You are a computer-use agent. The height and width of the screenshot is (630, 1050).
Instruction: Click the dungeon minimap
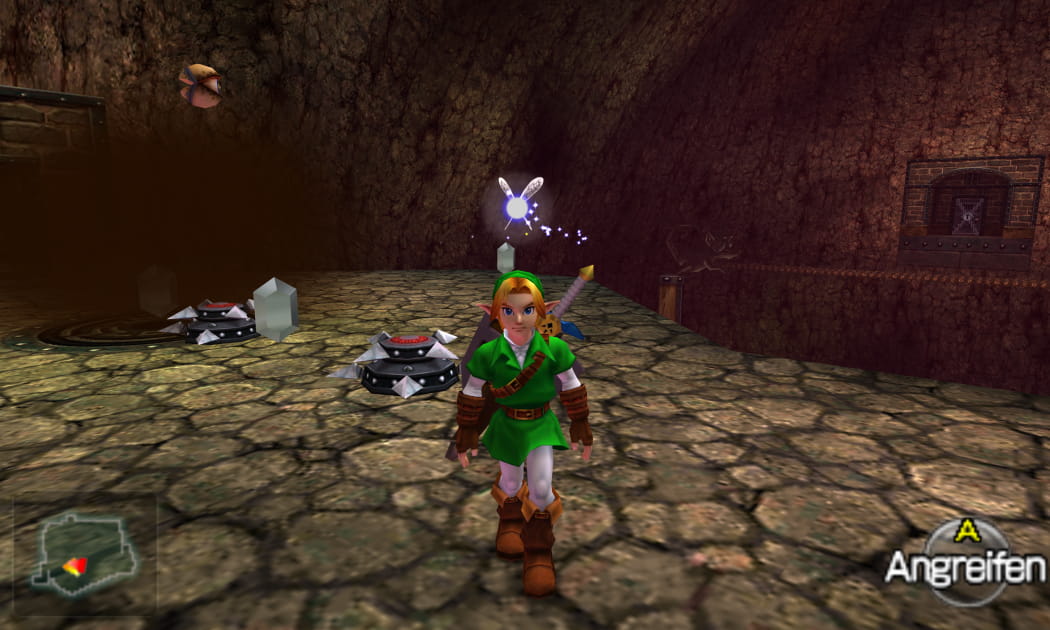pos(84,552)
